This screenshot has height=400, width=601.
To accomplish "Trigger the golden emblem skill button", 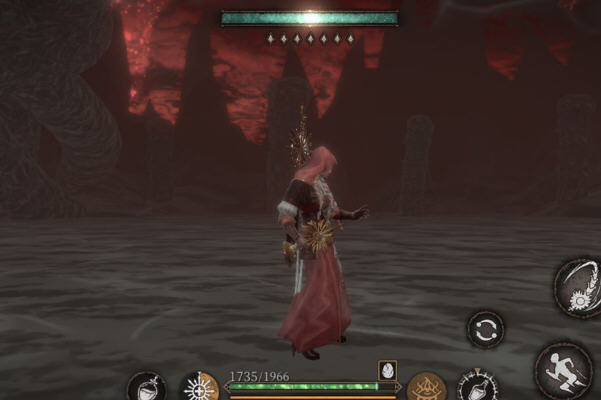I will pos(426,387).
